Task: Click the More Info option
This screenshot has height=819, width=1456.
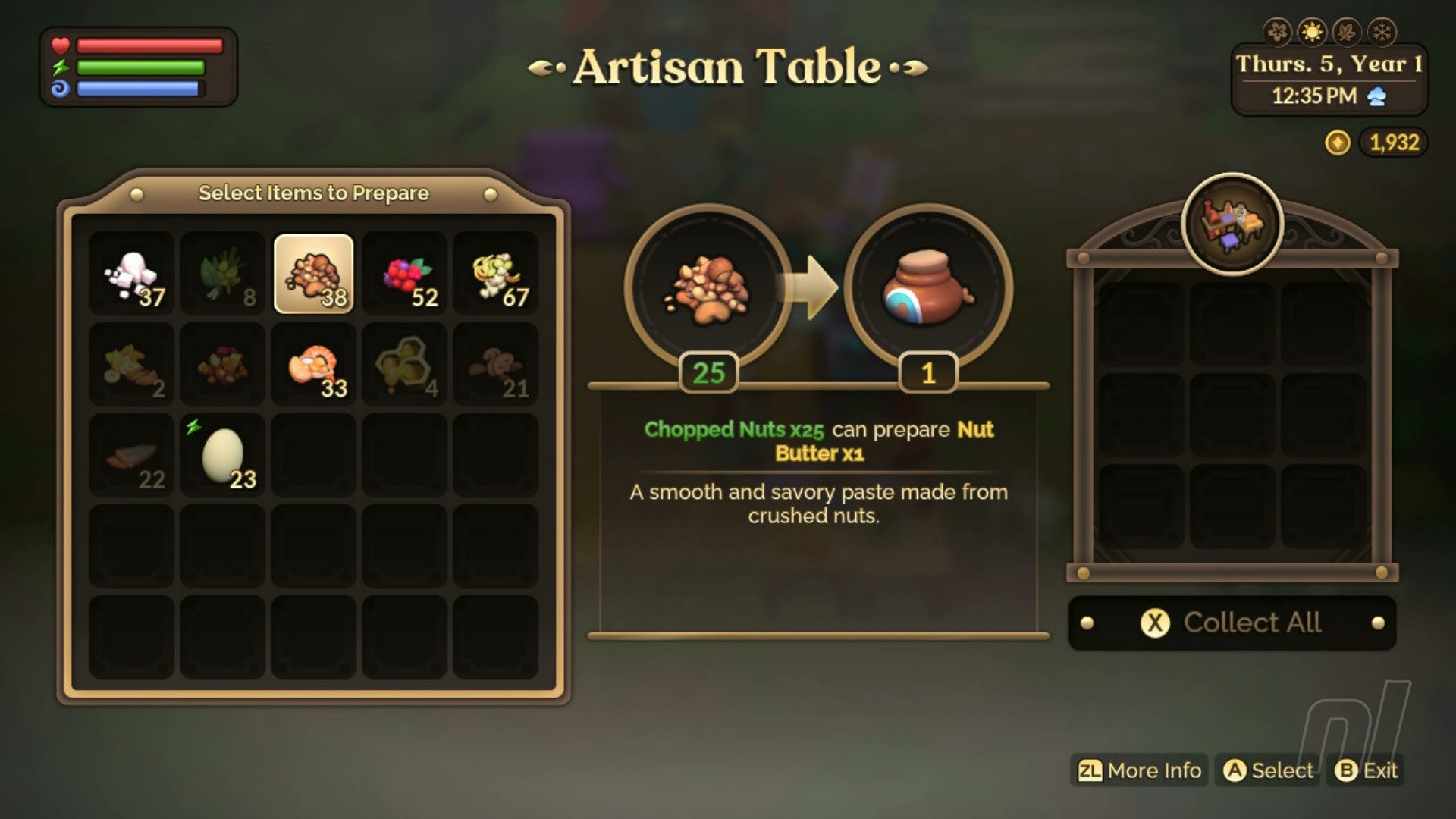Action: click(1139, 770)
